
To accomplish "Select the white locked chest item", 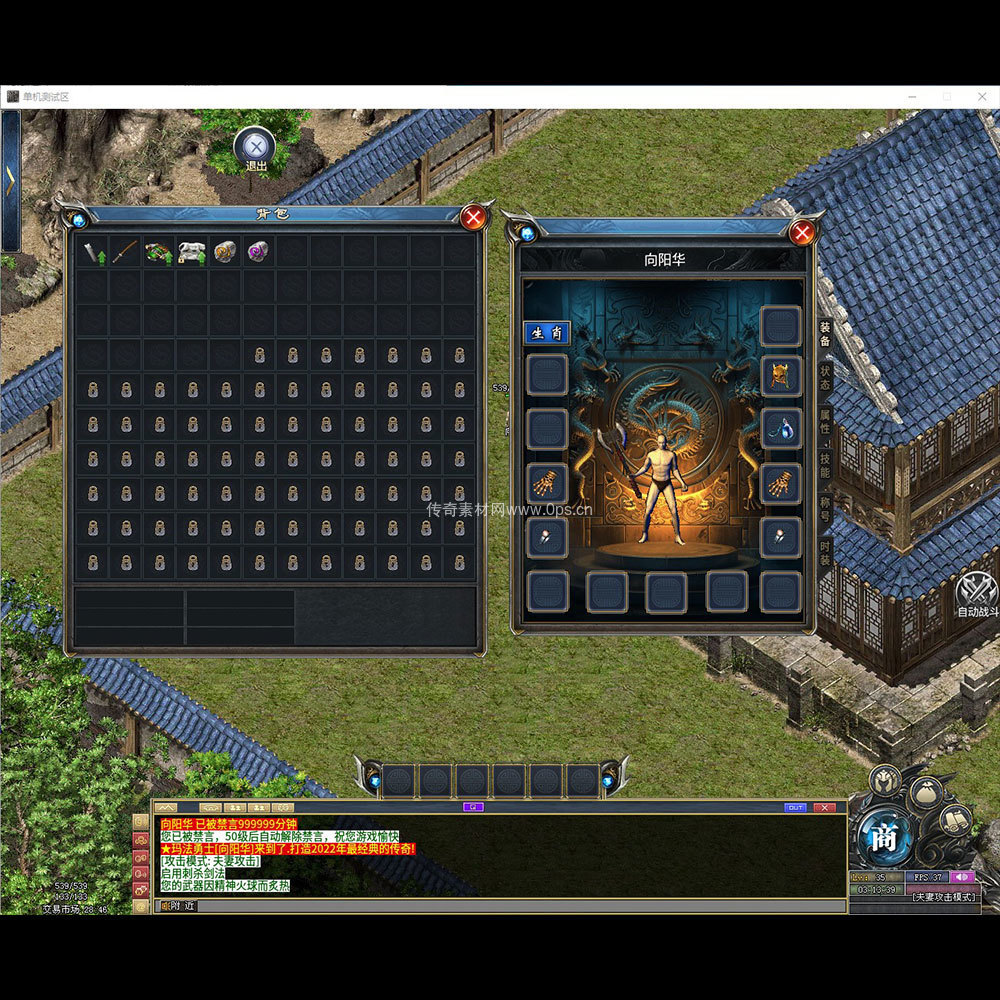I will click(x=192, y=252).
